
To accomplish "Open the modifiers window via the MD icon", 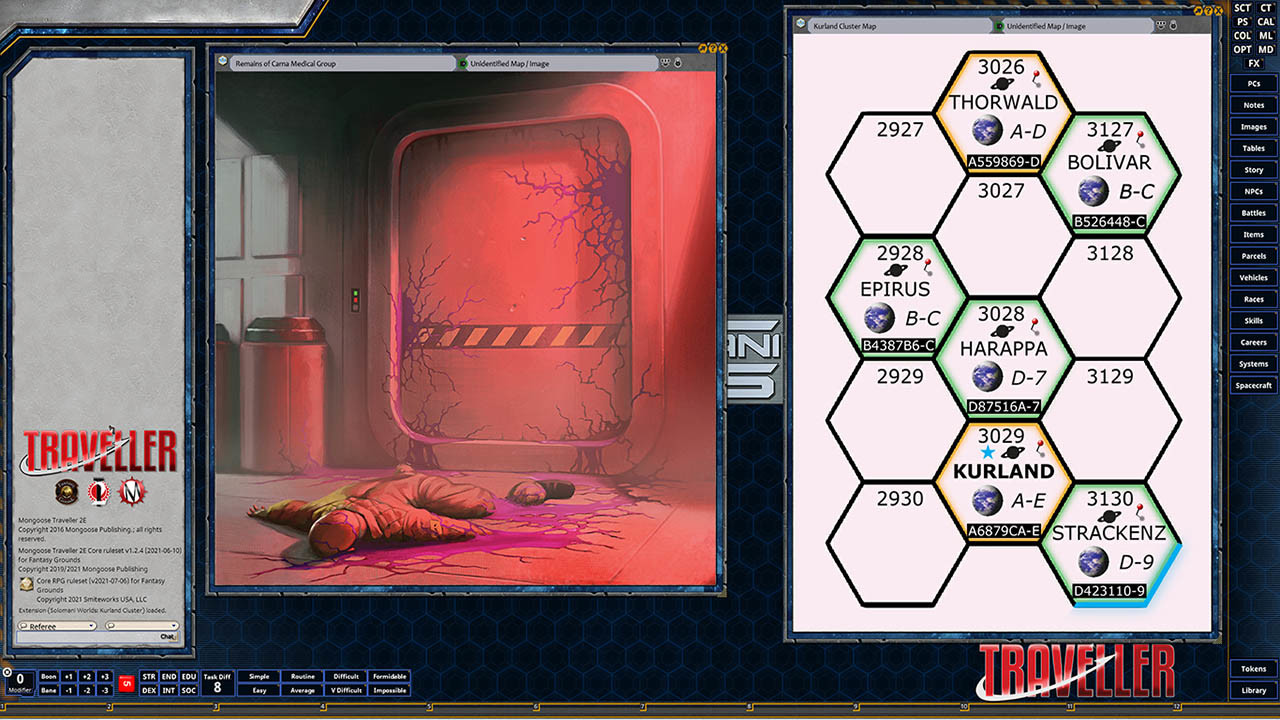I will pos(1266,48).
